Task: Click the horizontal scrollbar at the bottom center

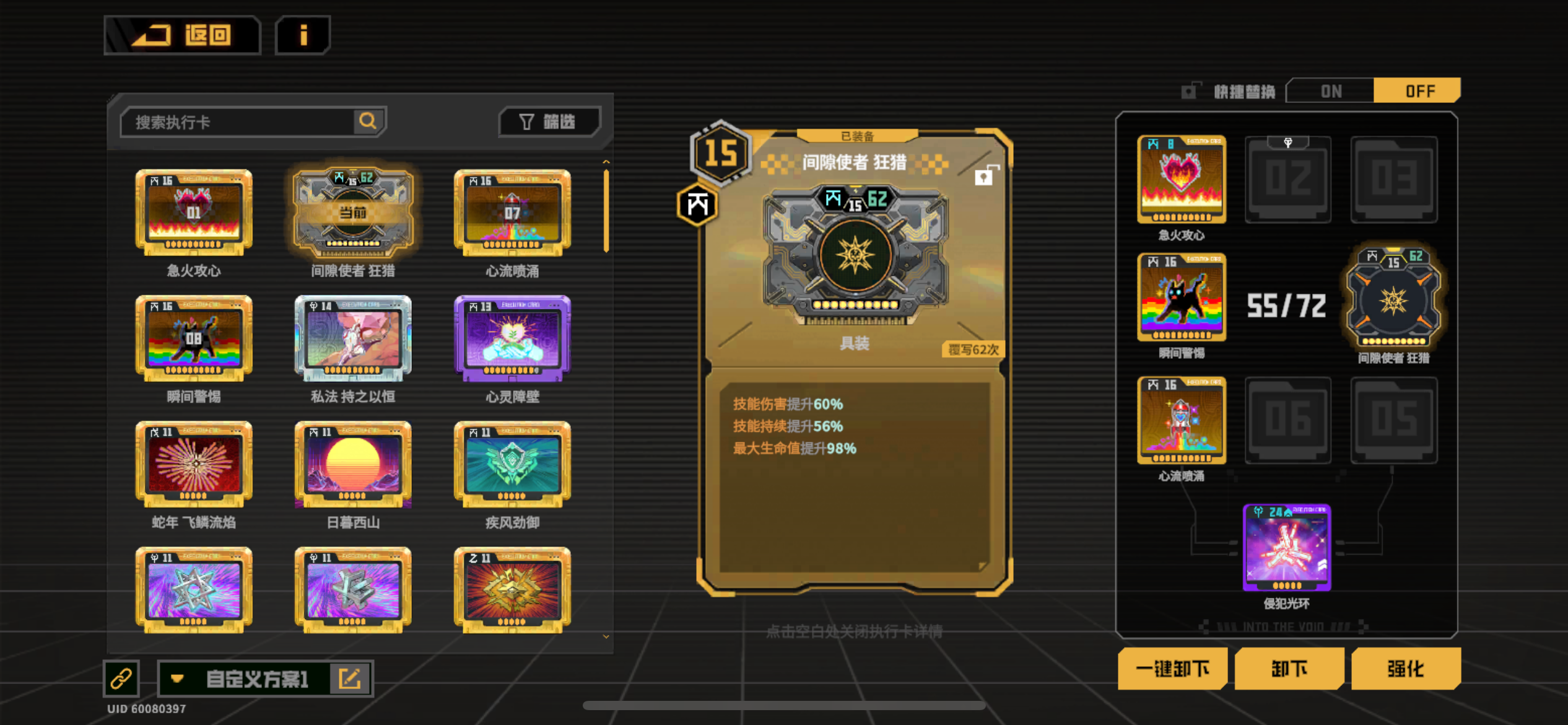Action: pos(784,705)
